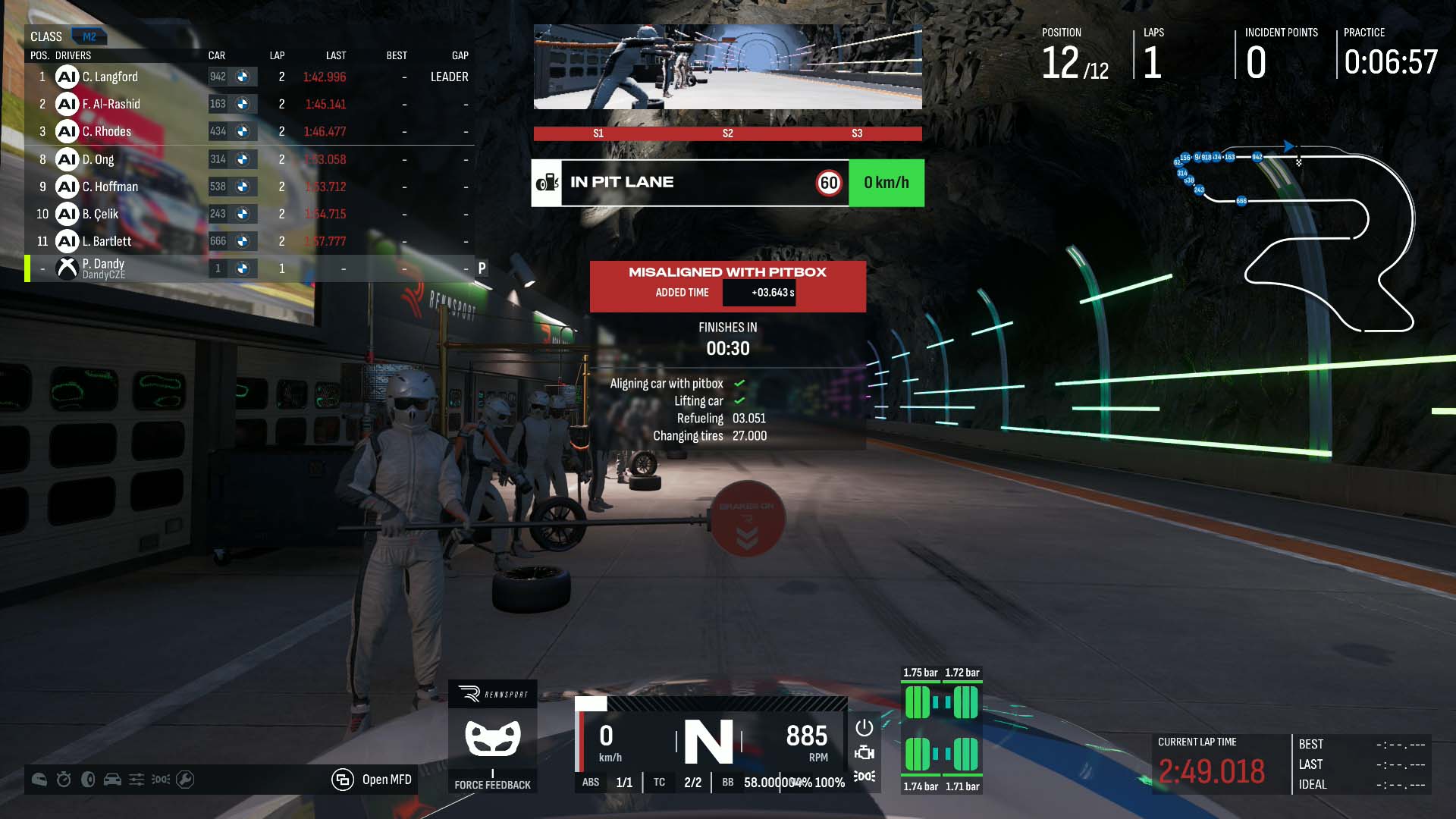
Task: Toggle the ignition power icon
Action: (x=864, y=728)
